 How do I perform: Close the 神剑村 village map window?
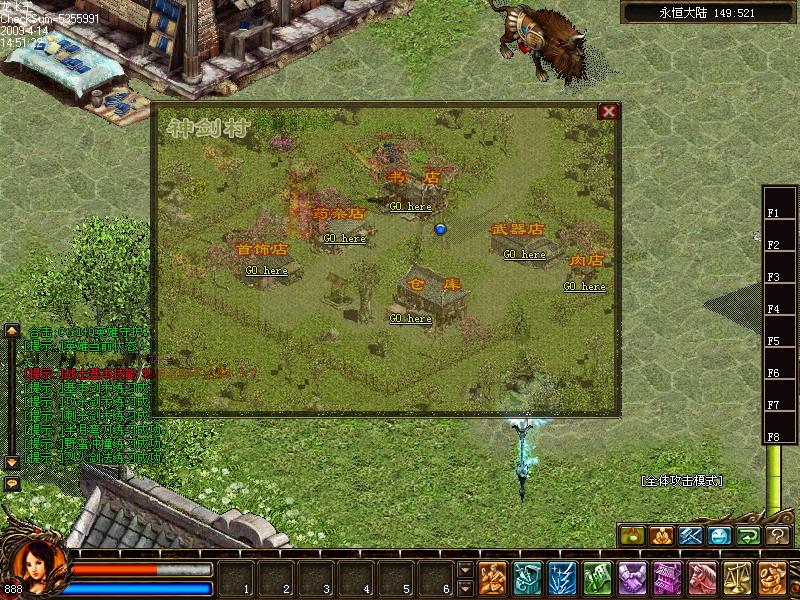tap(607, 111)
